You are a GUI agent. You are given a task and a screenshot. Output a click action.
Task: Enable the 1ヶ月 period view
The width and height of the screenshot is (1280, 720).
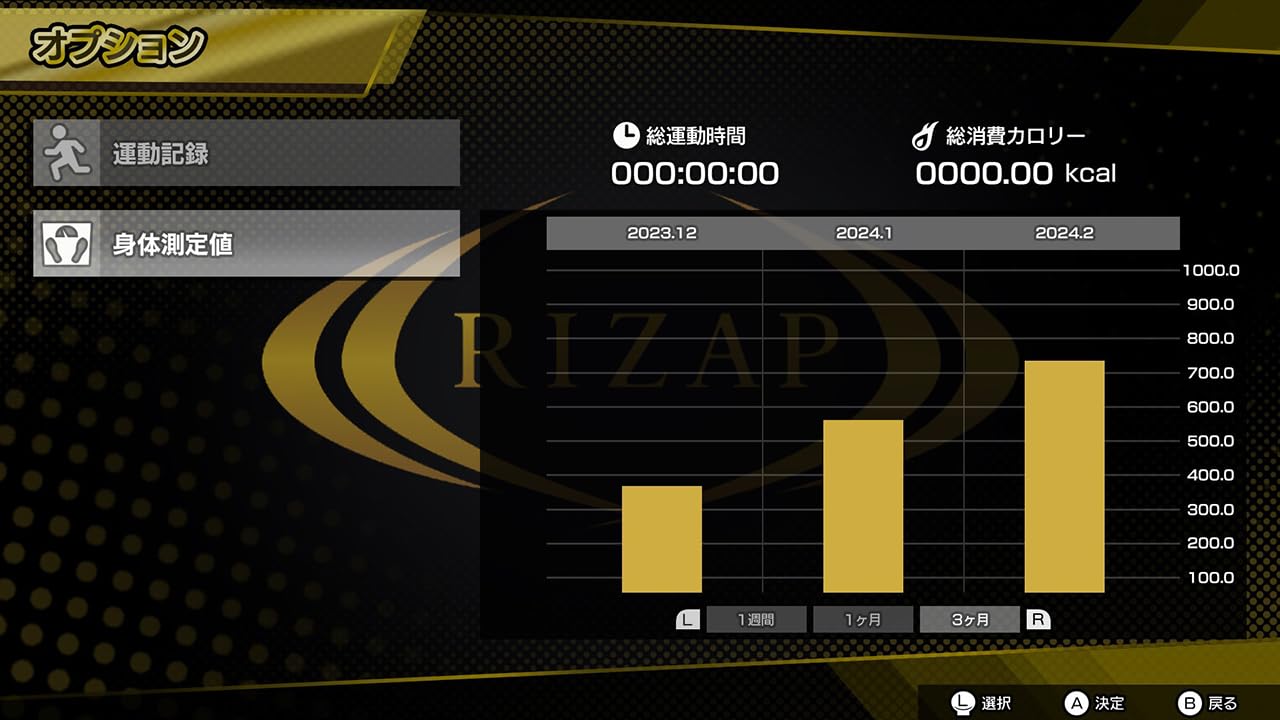pyautogui.click(x=863, y=618)
